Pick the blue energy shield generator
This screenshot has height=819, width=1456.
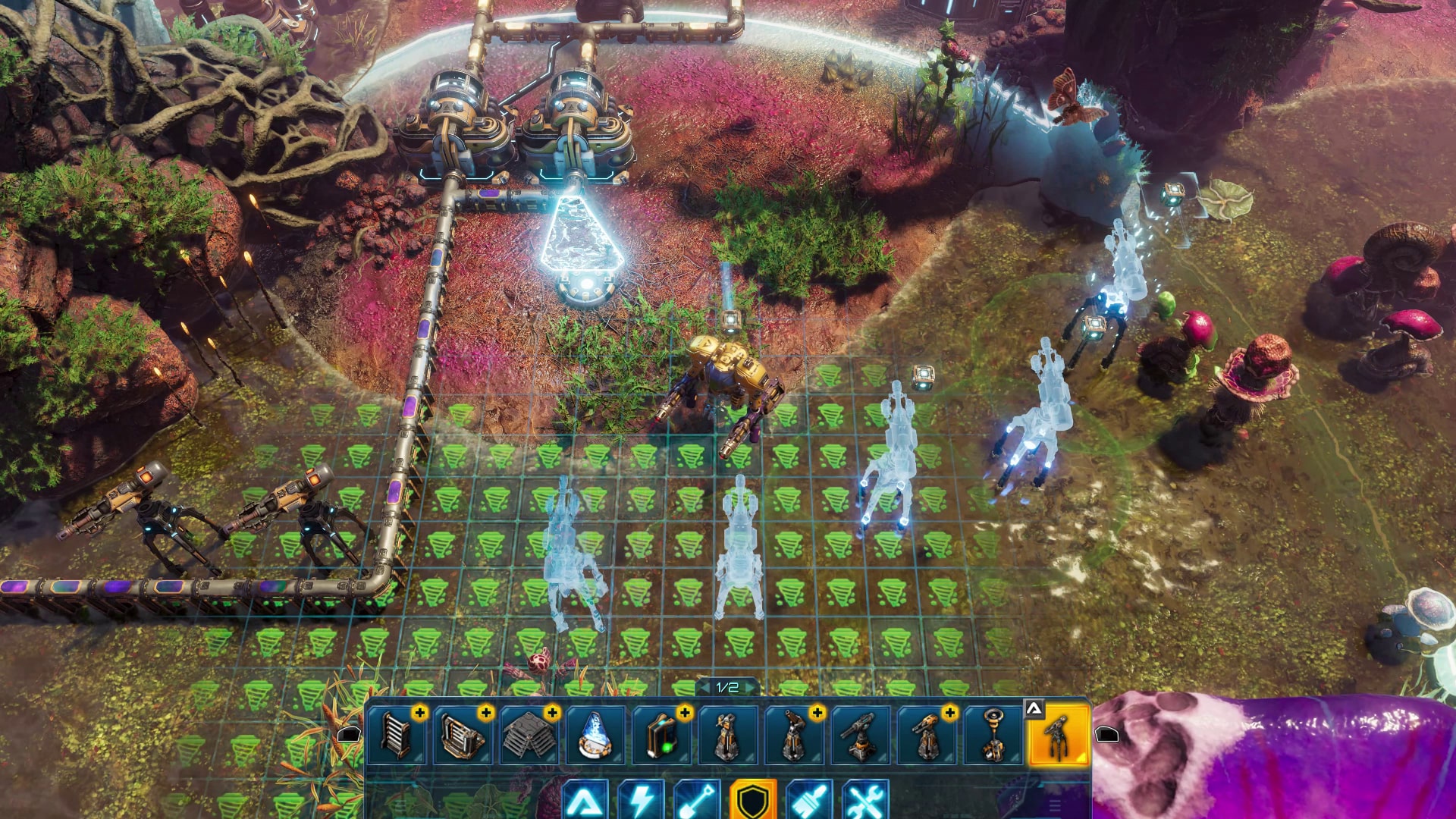[595, 734]
